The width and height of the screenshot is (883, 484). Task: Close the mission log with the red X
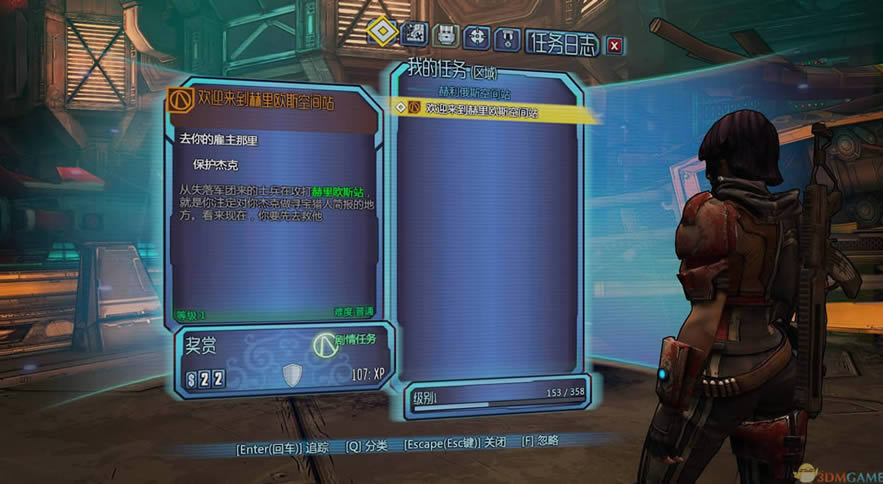click(614, 44)
